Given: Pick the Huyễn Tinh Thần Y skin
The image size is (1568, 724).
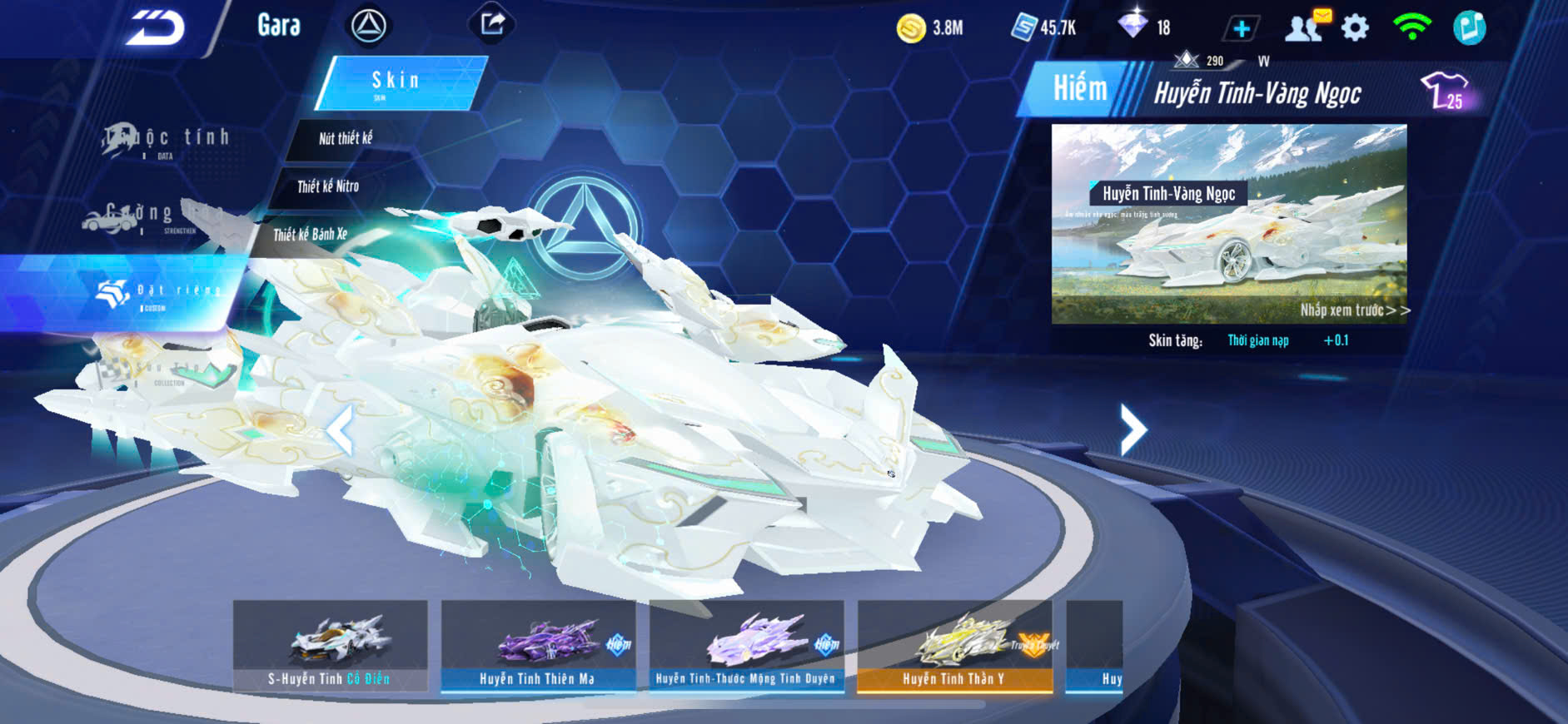Looking at the screenshot, I should (x=954, y=646).
